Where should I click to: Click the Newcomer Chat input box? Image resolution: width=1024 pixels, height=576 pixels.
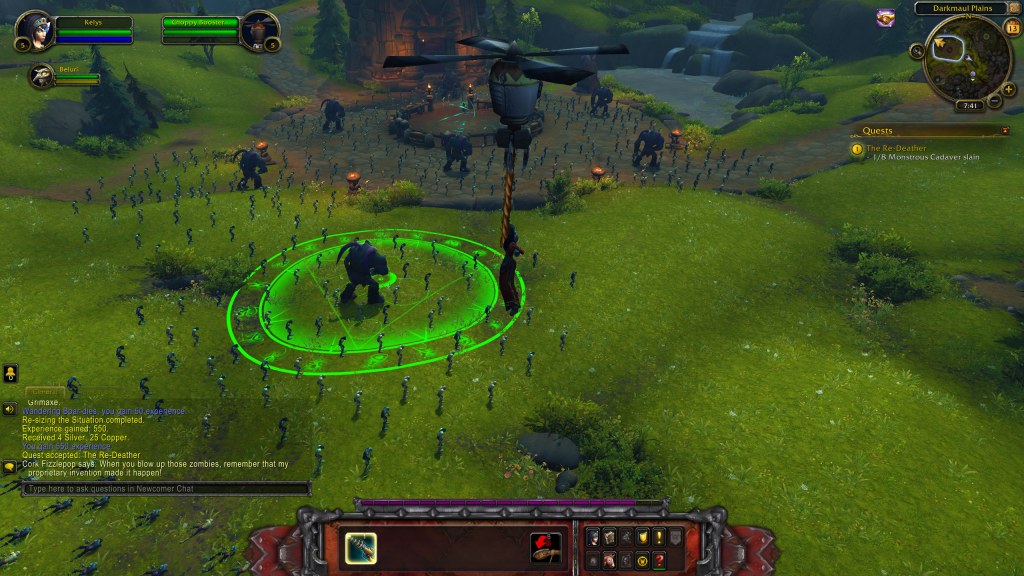[x=165, y=489]
